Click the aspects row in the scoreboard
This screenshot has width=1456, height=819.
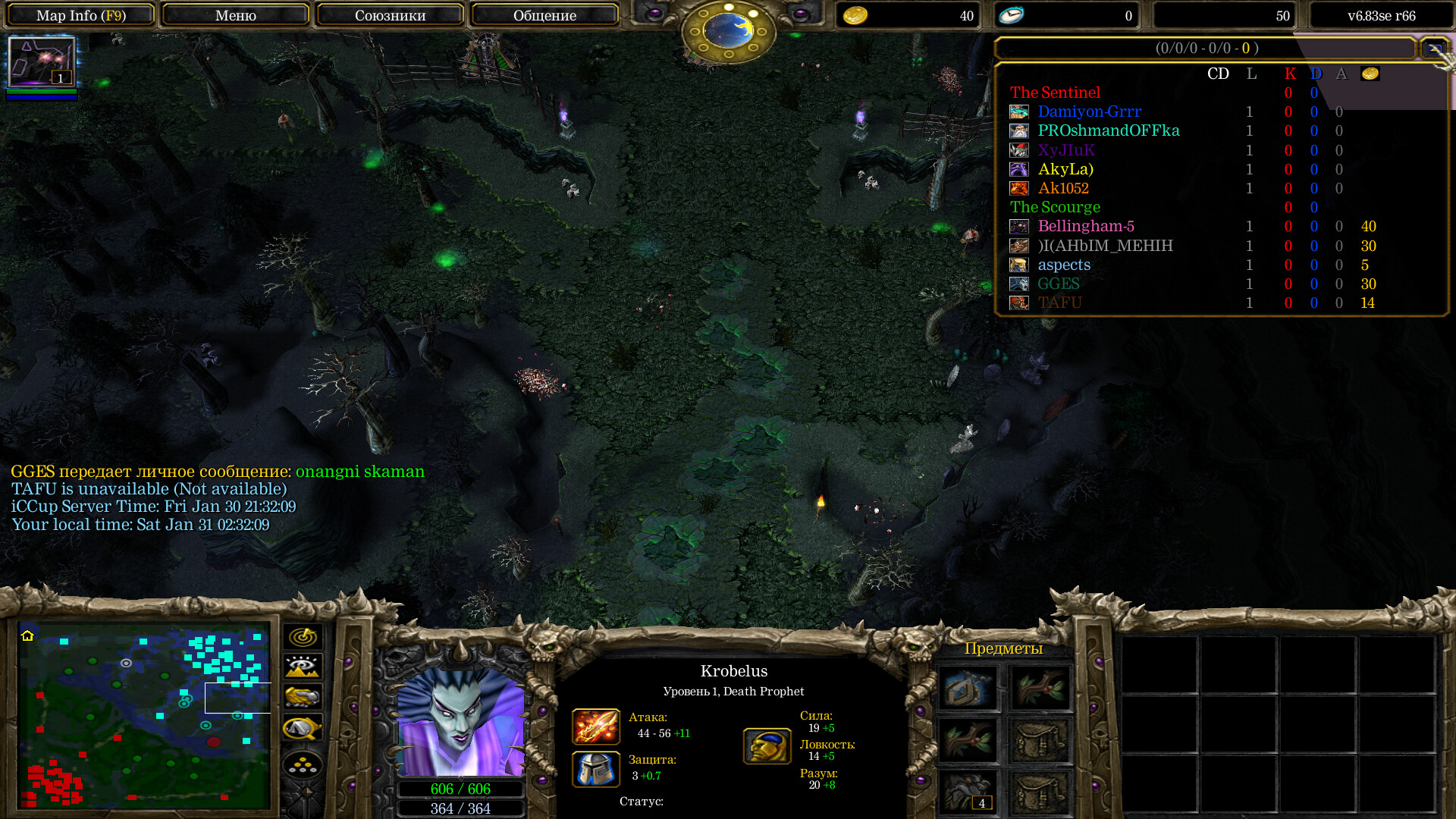pyautogui.click(x=1063, y=265)
